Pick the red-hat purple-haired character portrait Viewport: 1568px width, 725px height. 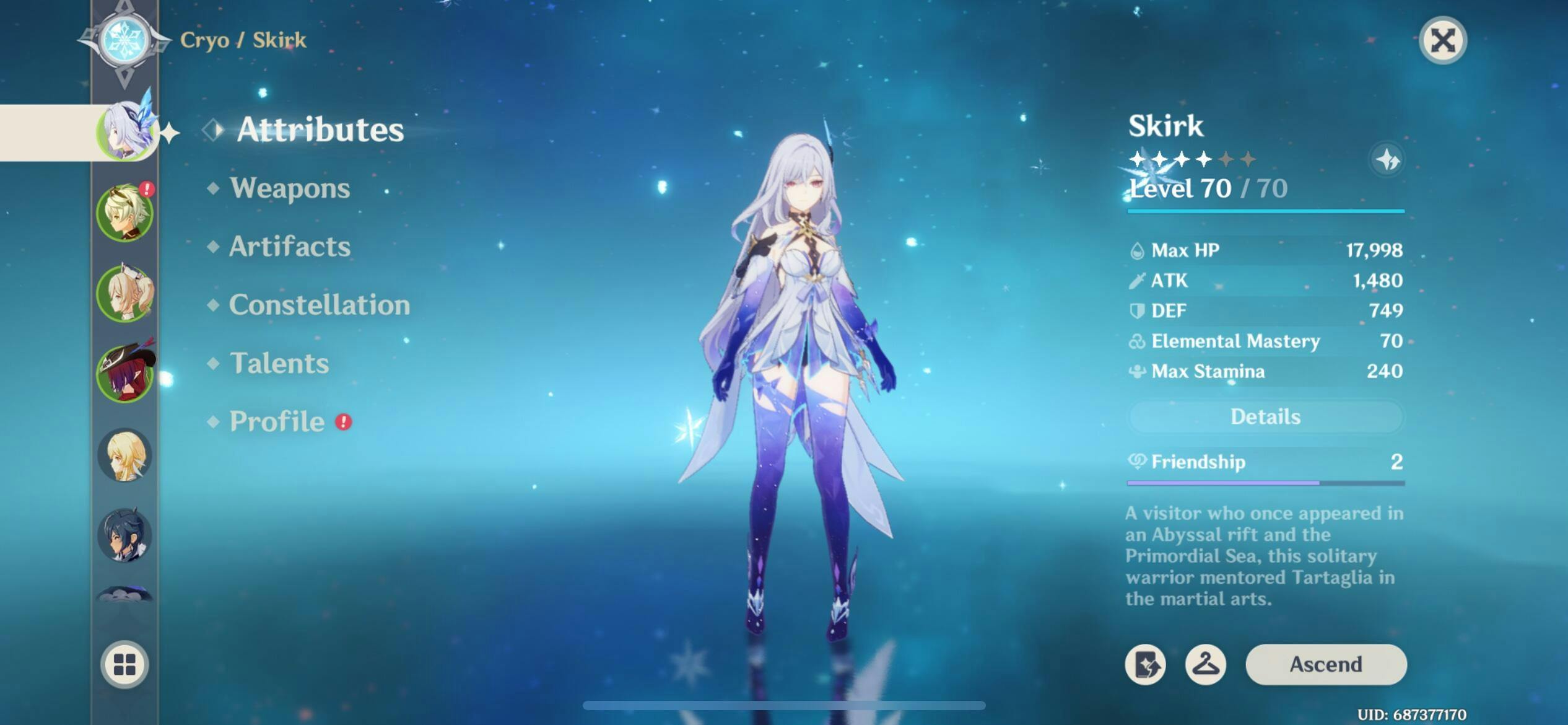coord(124,374)
